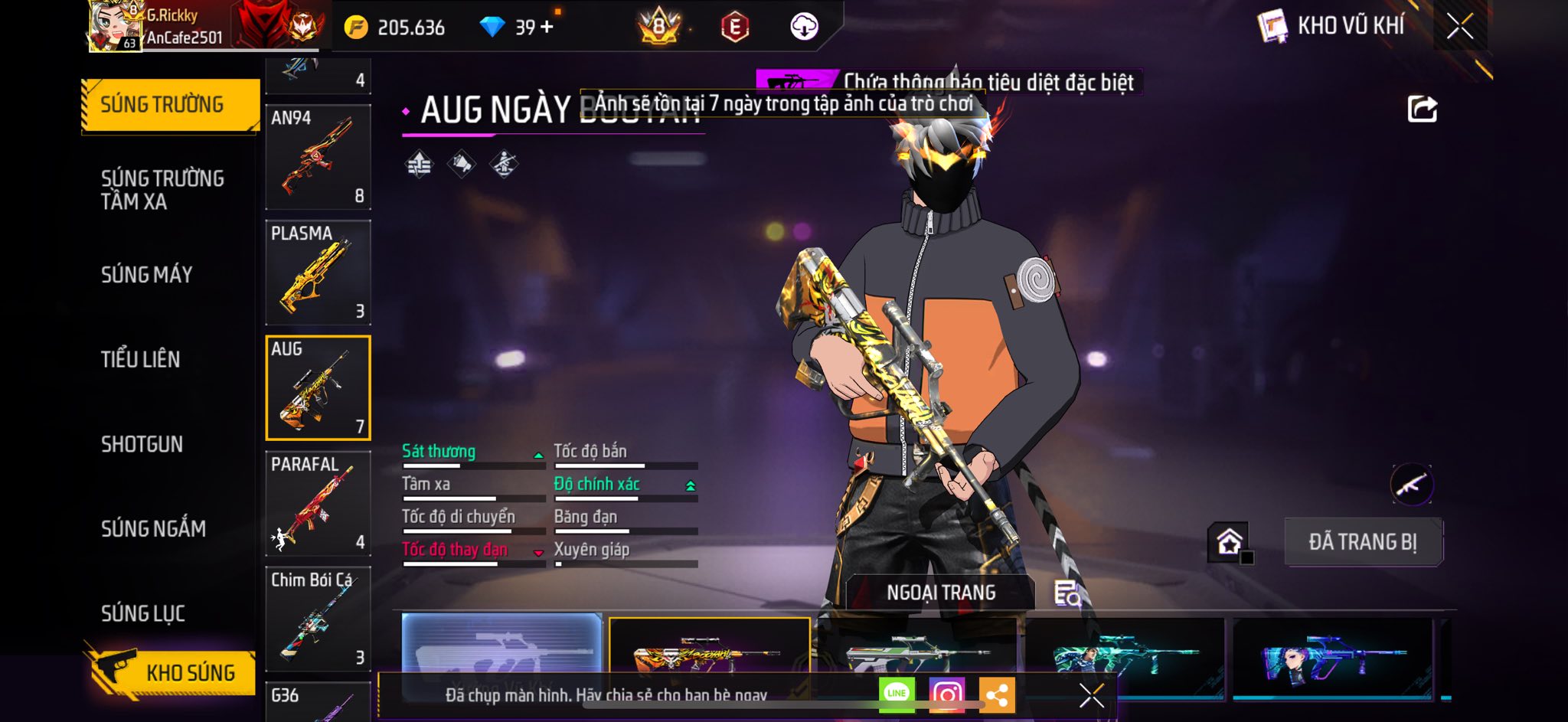Screen dimensions: 1568x722
Task: Click the ĐÃ TRANG BỊ button
Action: tap(1363, 542)
